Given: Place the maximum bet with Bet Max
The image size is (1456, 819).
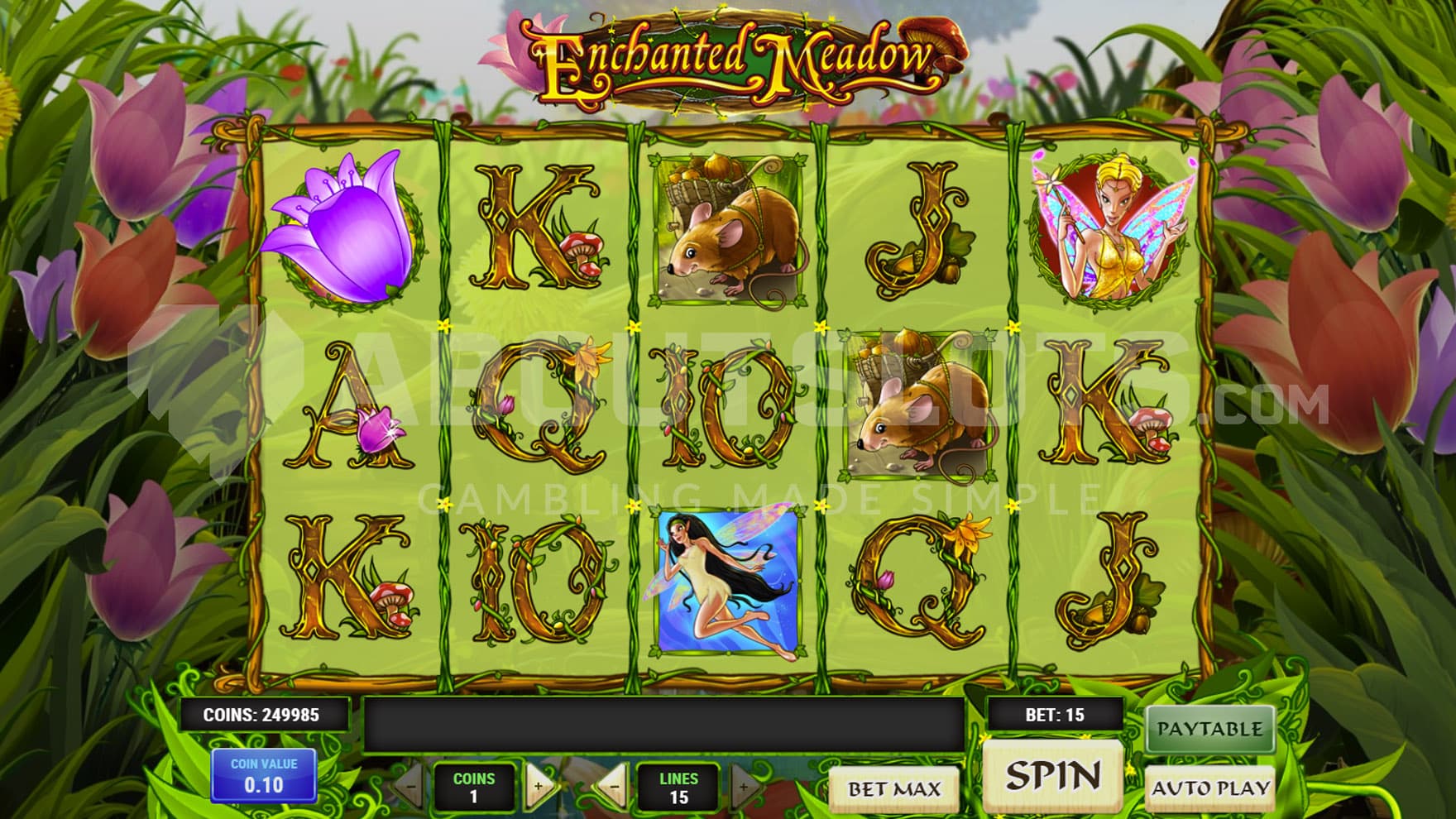Looking at the screenshot, I should 894,788.
